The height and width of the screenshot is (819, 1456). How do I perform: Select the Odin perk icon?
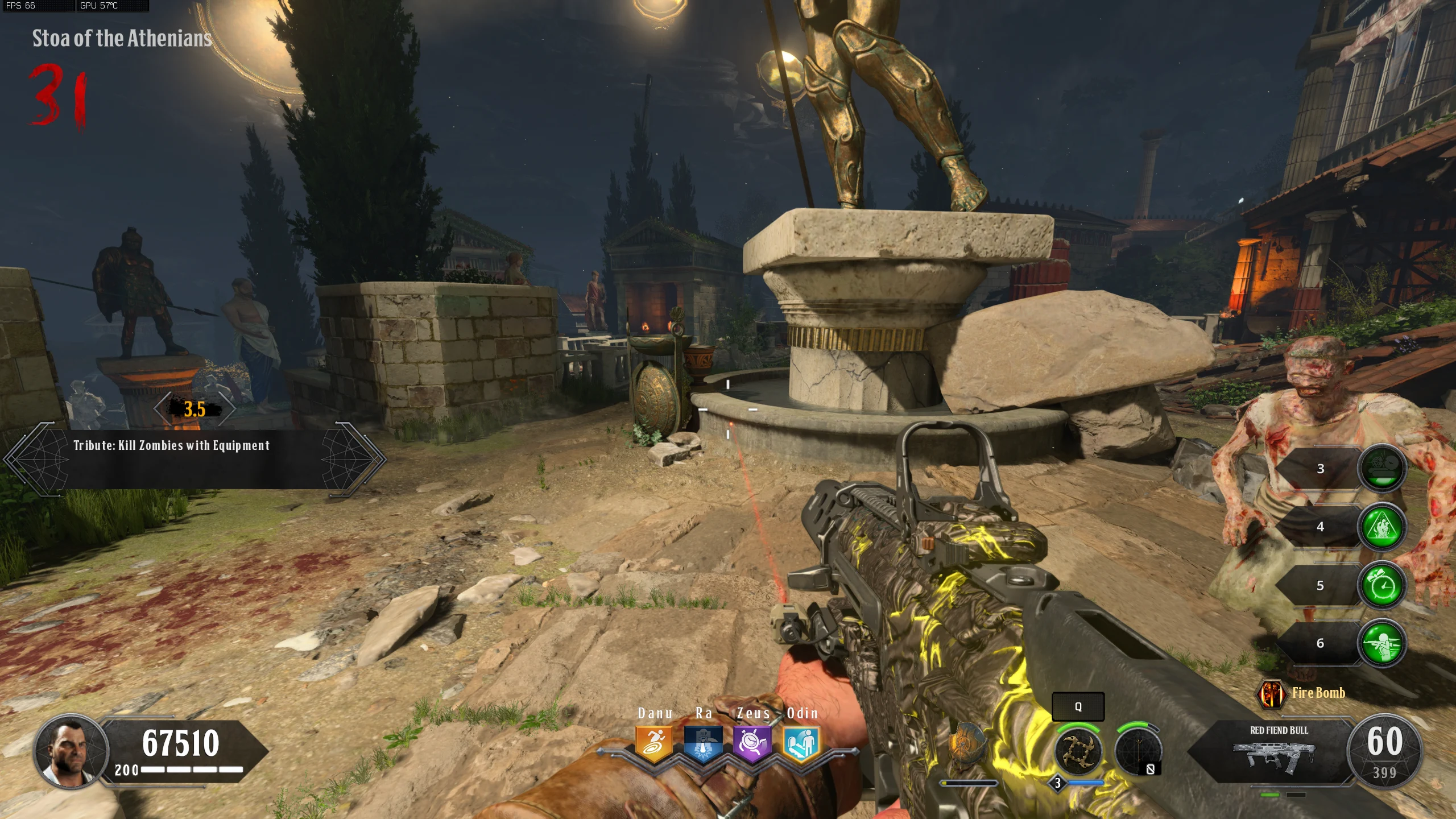[x=801, y=743]
